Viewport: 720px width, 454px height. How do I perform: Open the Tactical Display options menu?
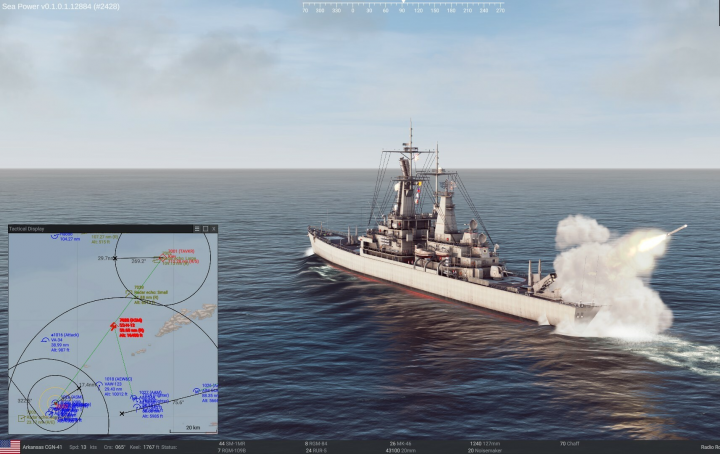click(x=197, y=229)
